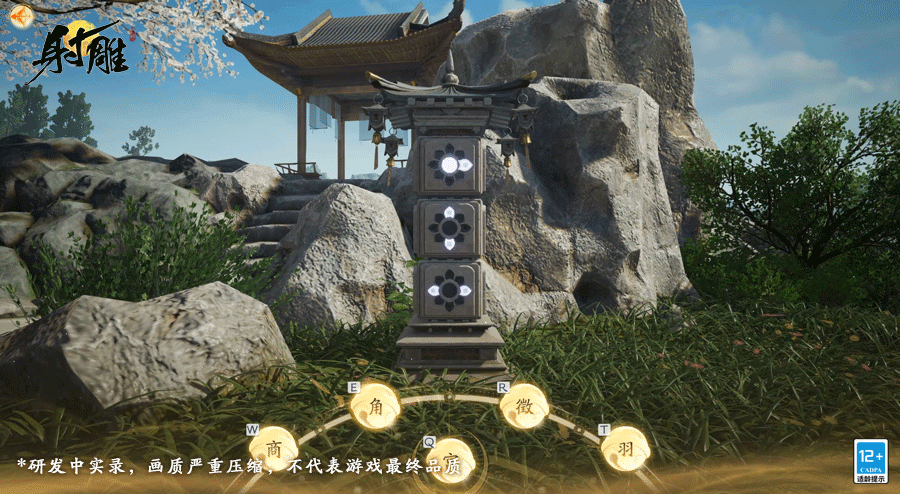Play the 角 note orb
Screen dimensions: 900x494
click(376, 406)
